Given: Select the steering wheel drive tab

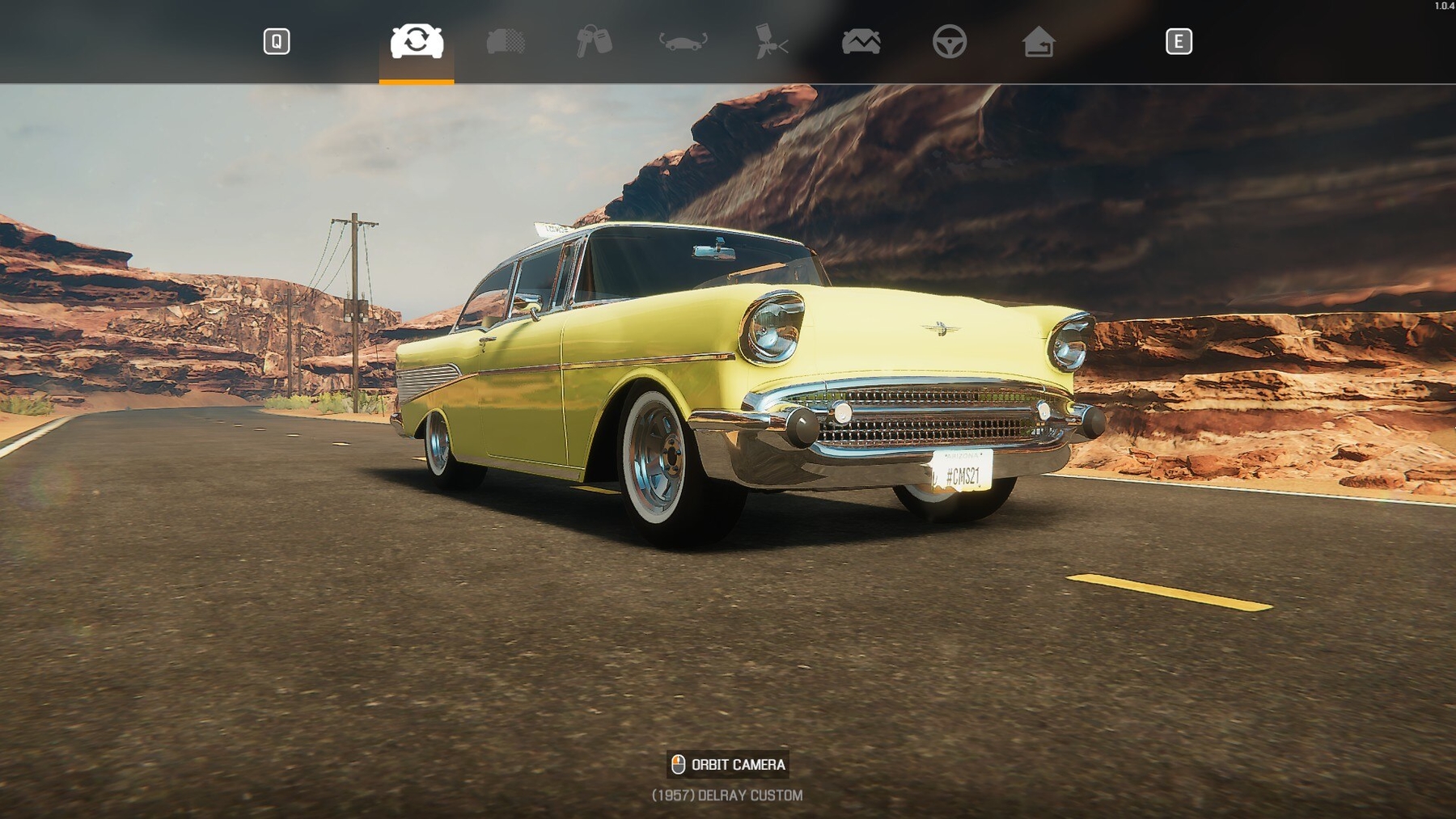Looking at the screenshot, I should tap(949, 41).
